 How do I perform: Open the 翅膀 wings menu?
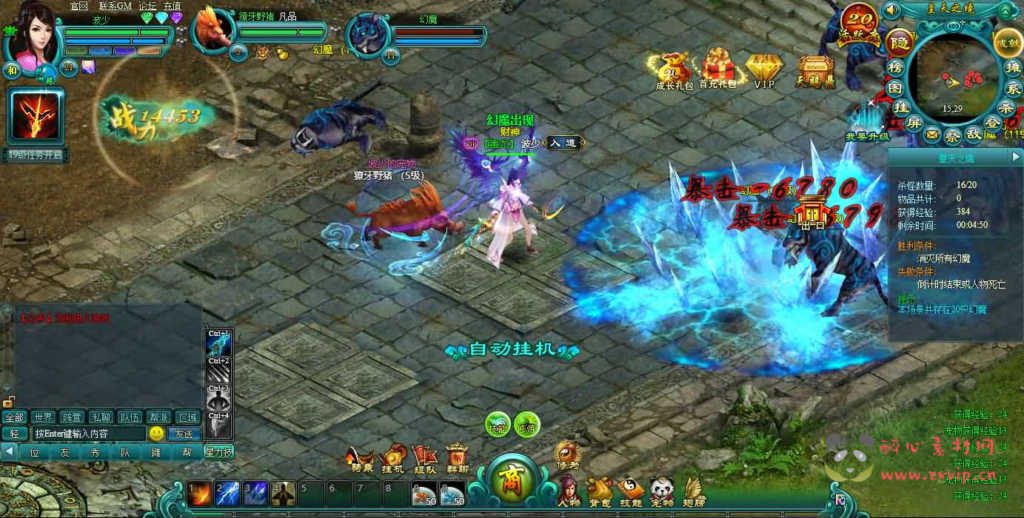694,490
